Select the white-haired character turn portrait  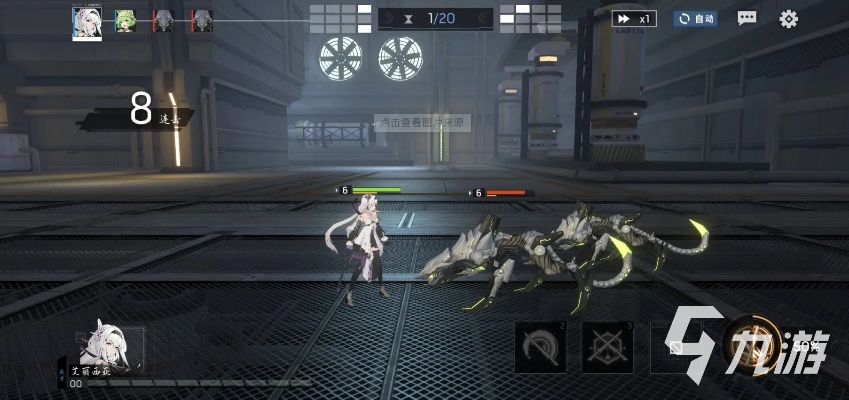[87, 22]
